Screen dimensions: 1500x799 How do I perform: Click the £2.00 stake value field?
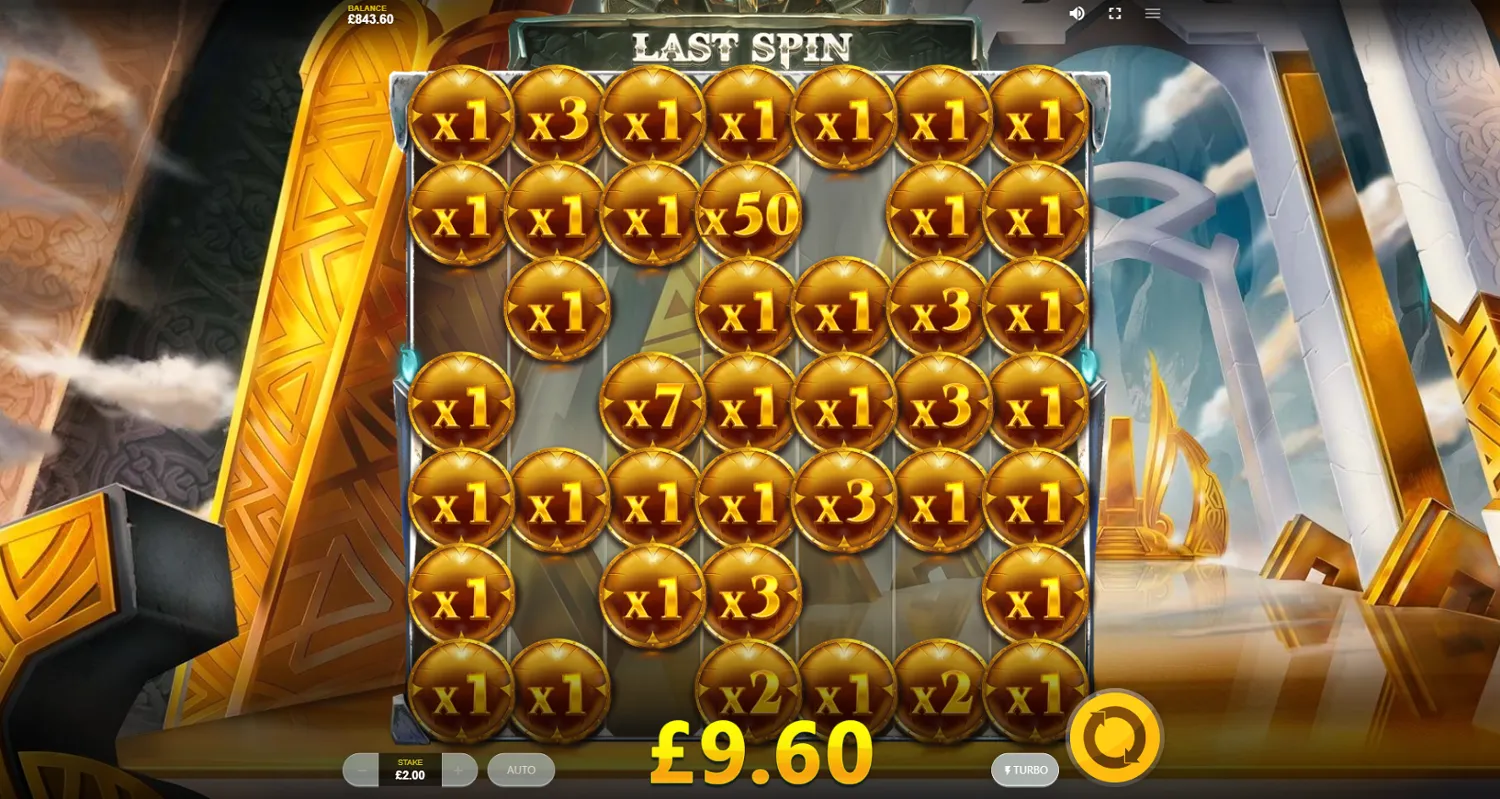(x=409, y=774)
